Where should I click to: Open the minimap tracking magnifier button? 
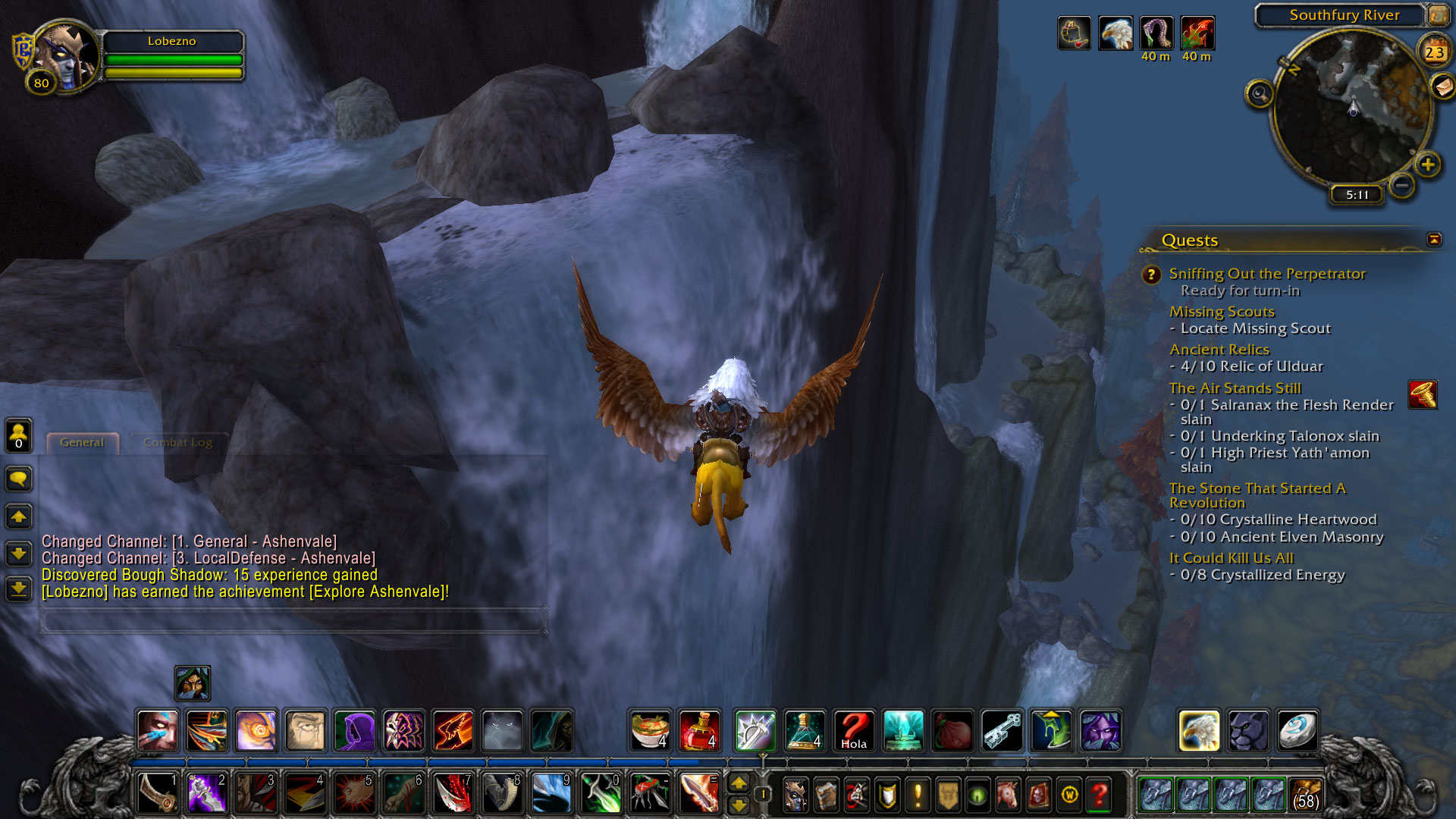pyautogui.click(x=1260, y=94)
